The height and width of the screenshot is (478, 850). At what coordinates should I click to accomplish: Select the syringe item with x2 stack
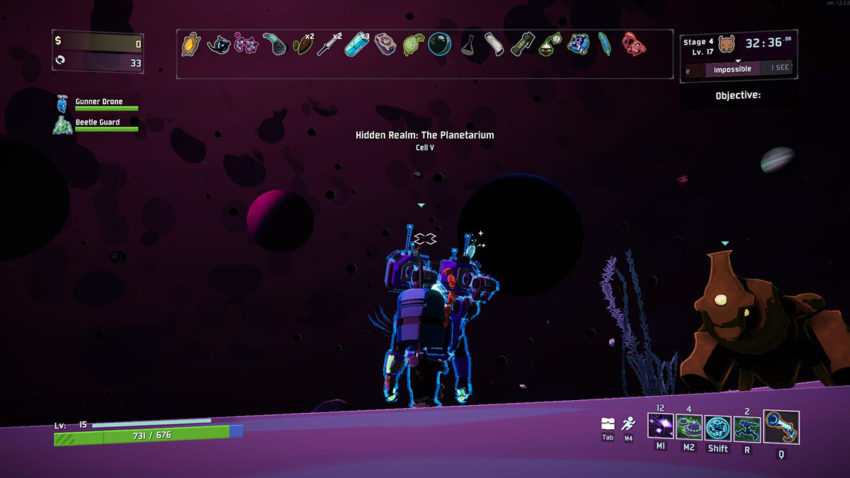(329, 45)
